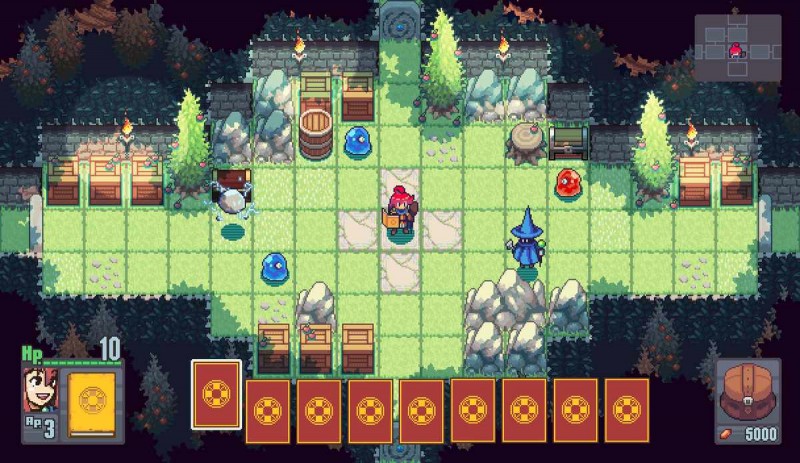Open the leather satchel inventory
This screenshot has height=463, width=800.
[x=747, y=393]
